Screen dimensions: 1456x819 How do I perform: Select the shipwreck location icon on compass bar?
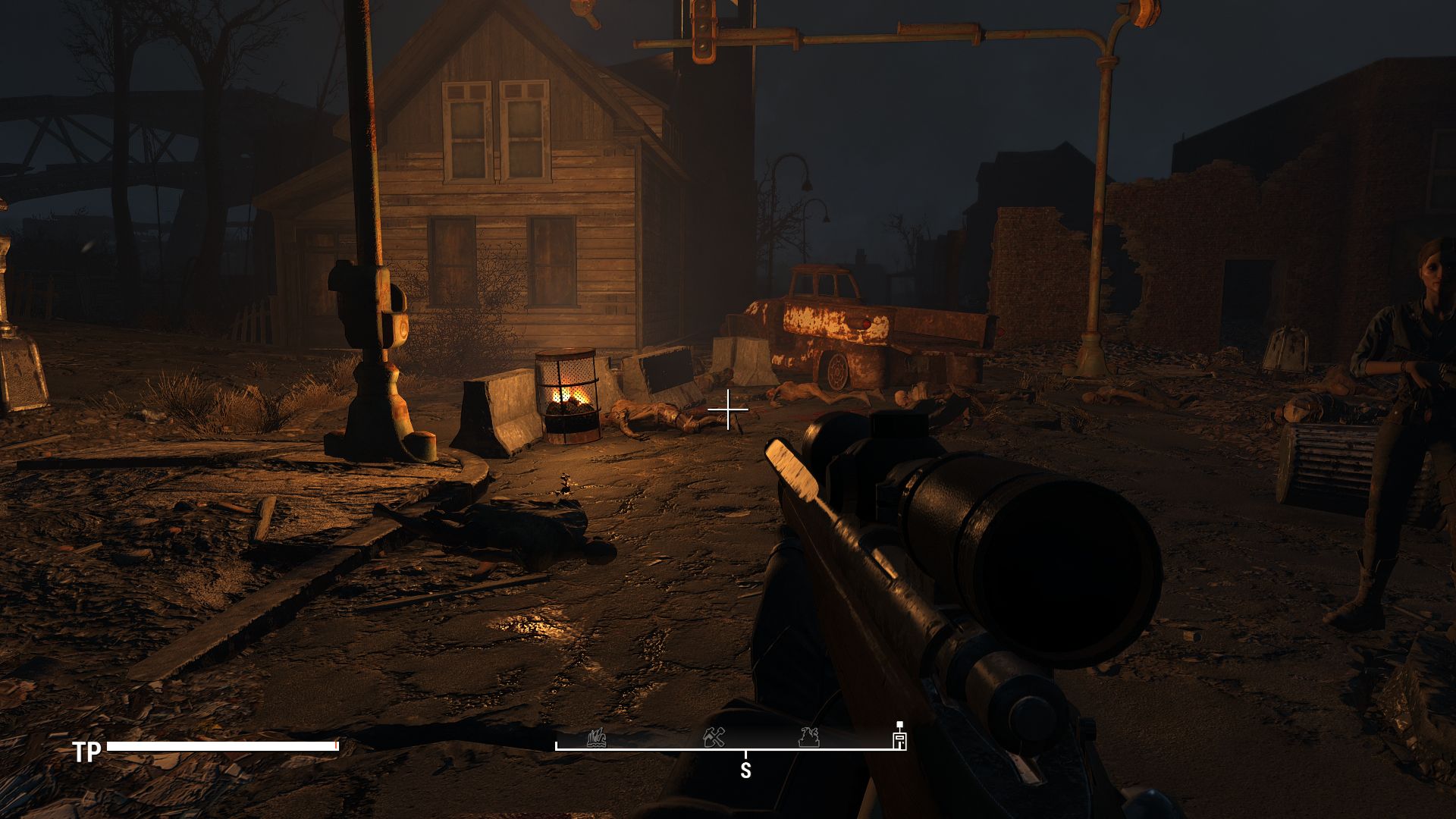coord(597,739)
